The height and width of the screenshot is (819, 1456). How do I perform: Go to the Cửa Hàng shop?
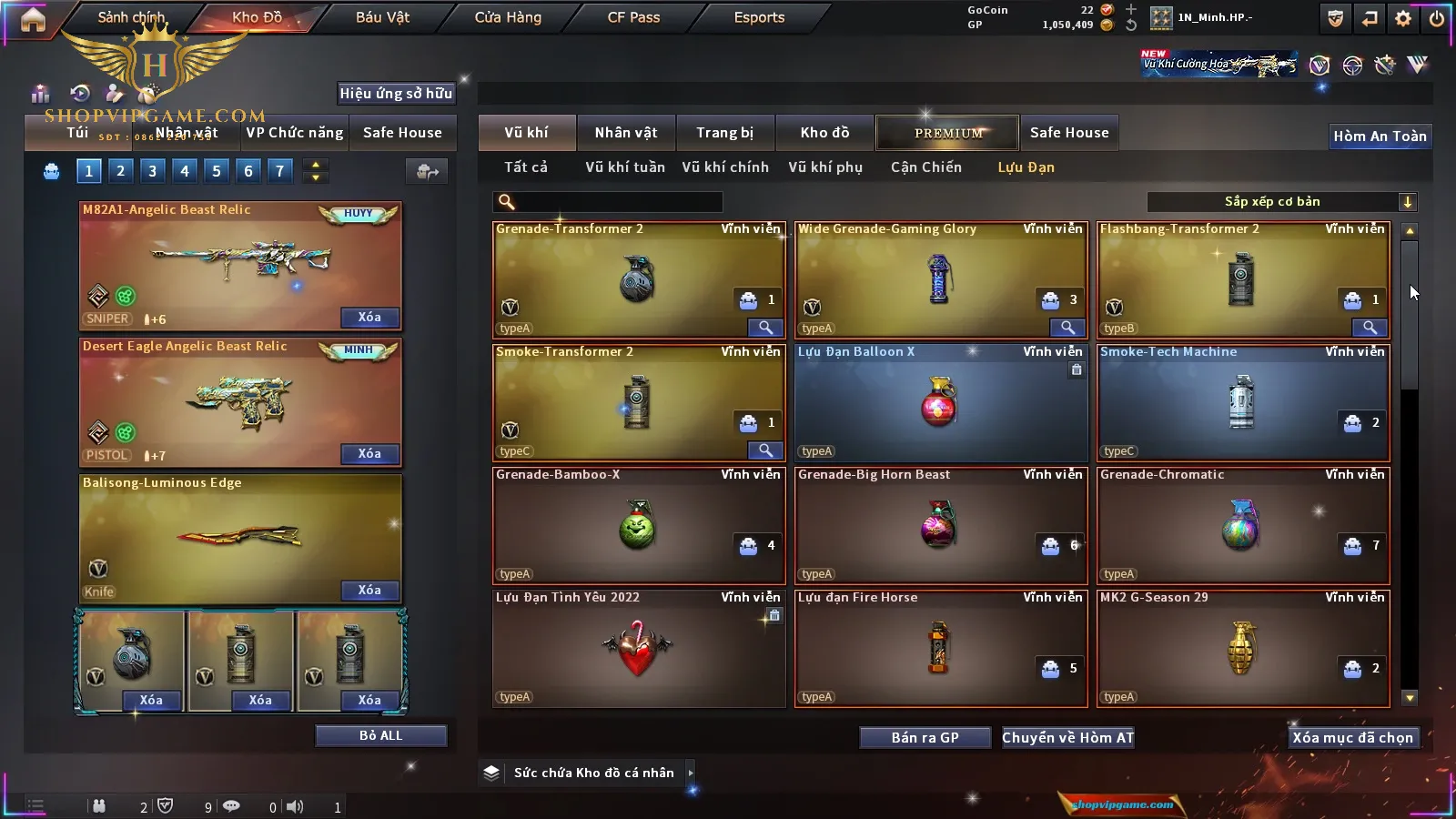coord(508,17)
